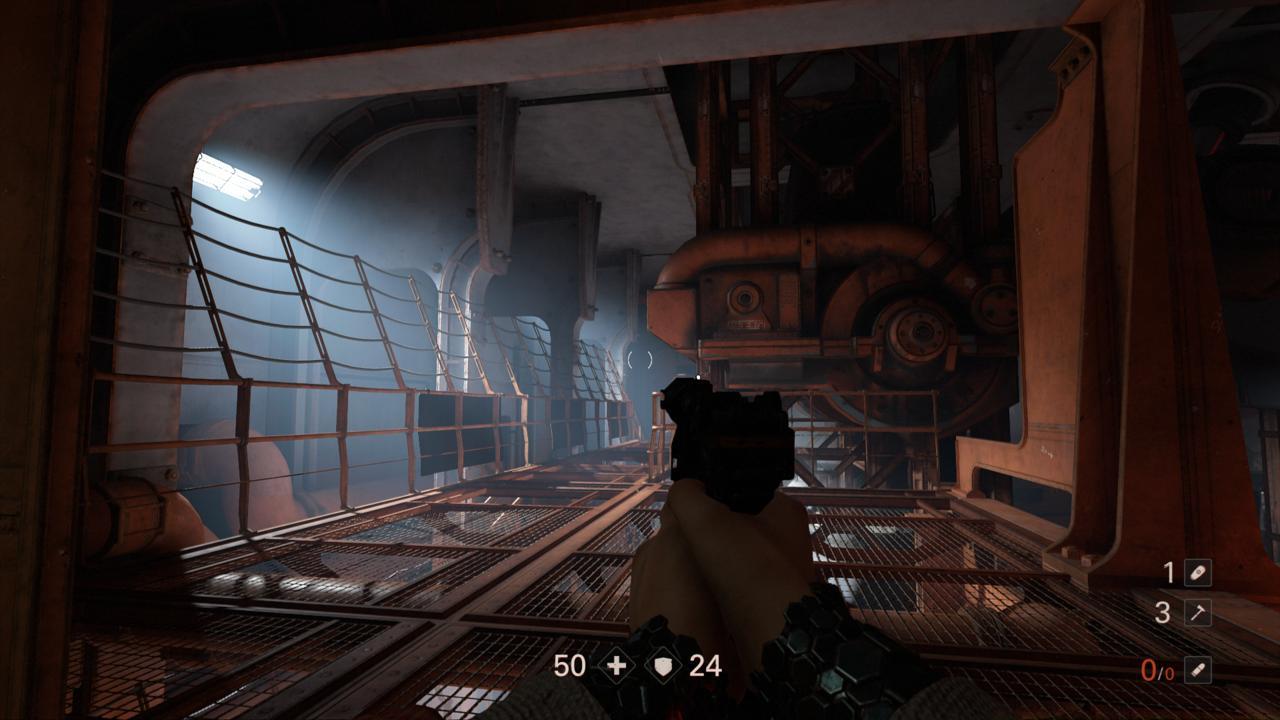Click the health cross icon
This screenshot has height=720, width=1280.
click(x=615, y=666)
